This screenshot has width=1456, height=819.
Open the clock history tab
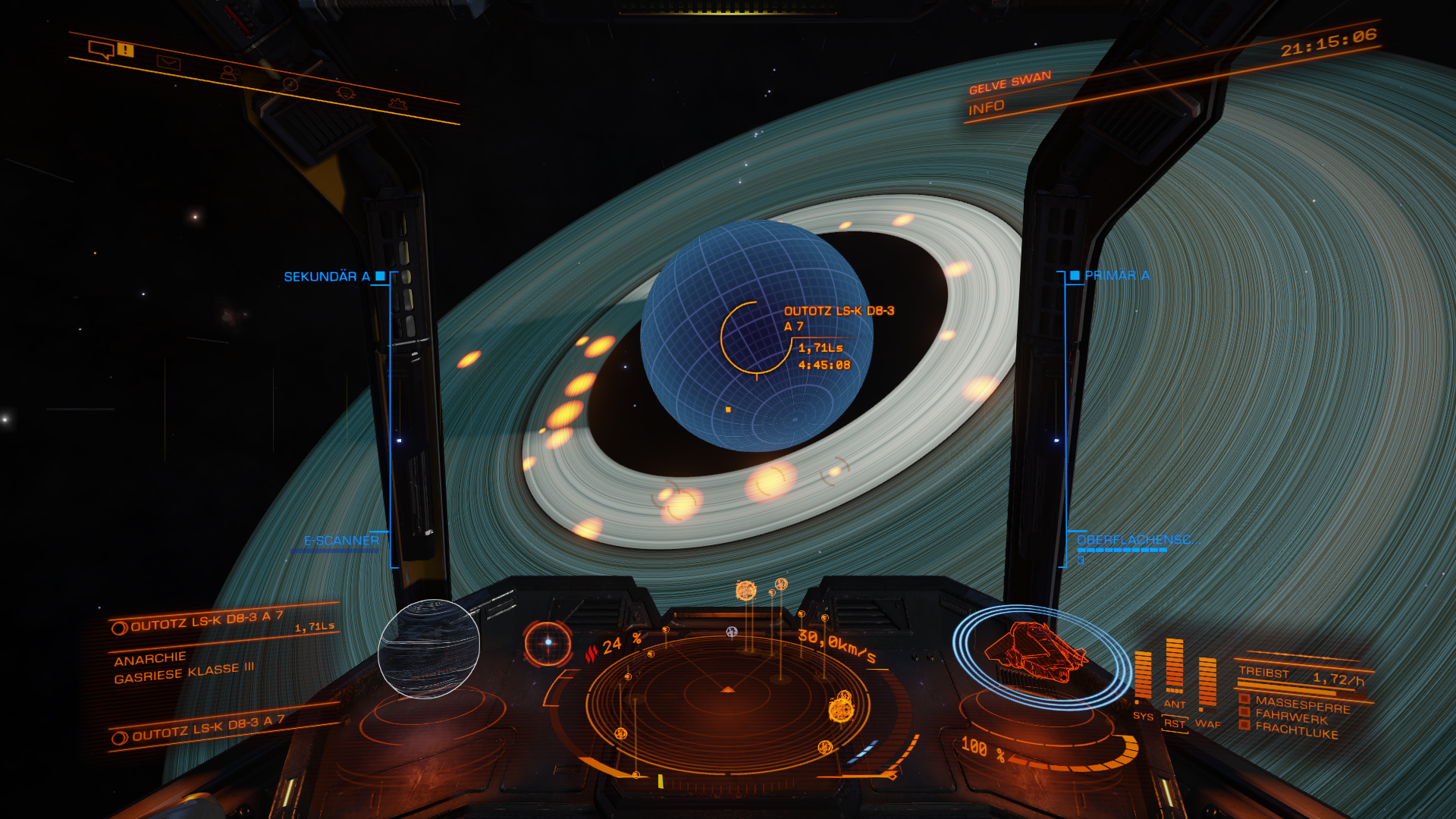pos(289,83)
